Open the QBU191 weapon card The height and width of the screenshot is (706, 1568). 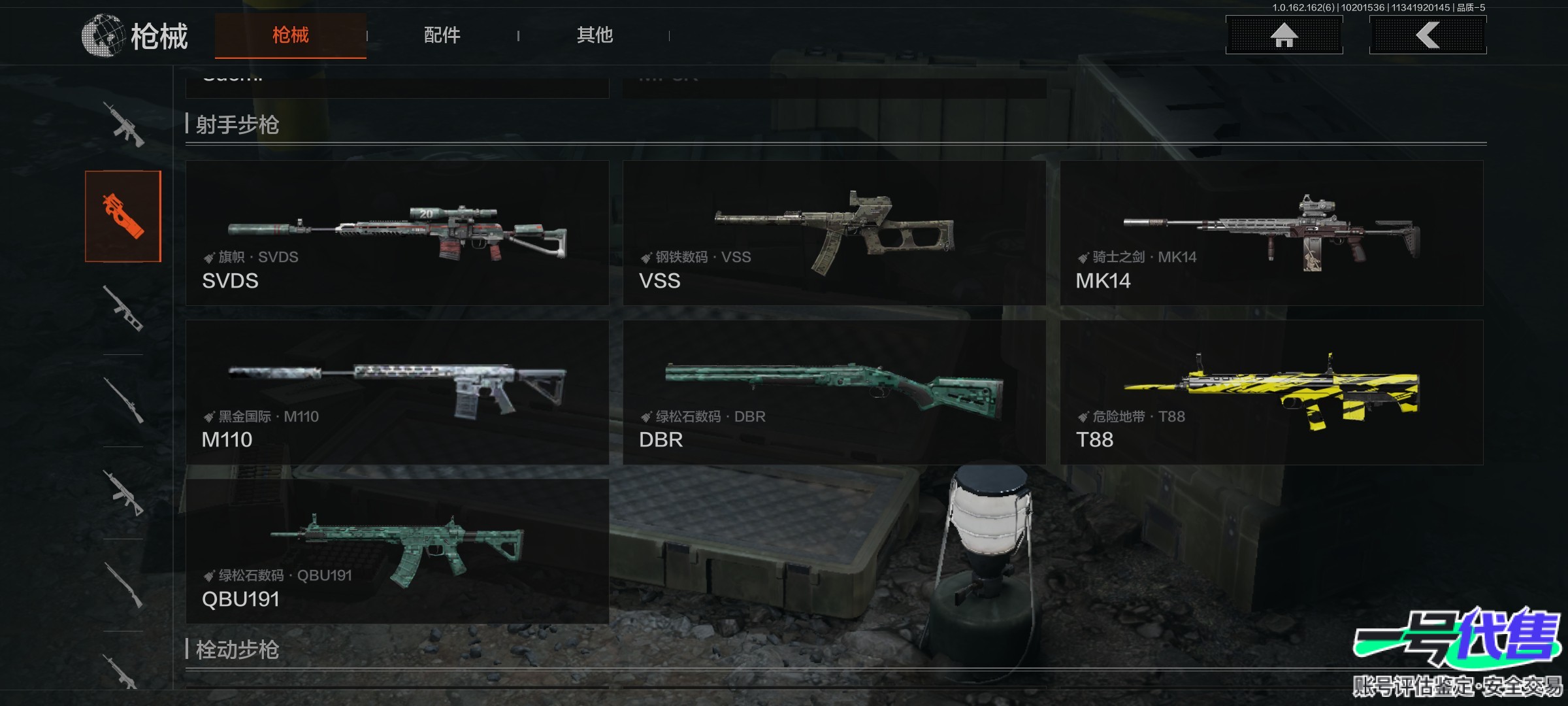pyautogui.click(x=397, y=551)
